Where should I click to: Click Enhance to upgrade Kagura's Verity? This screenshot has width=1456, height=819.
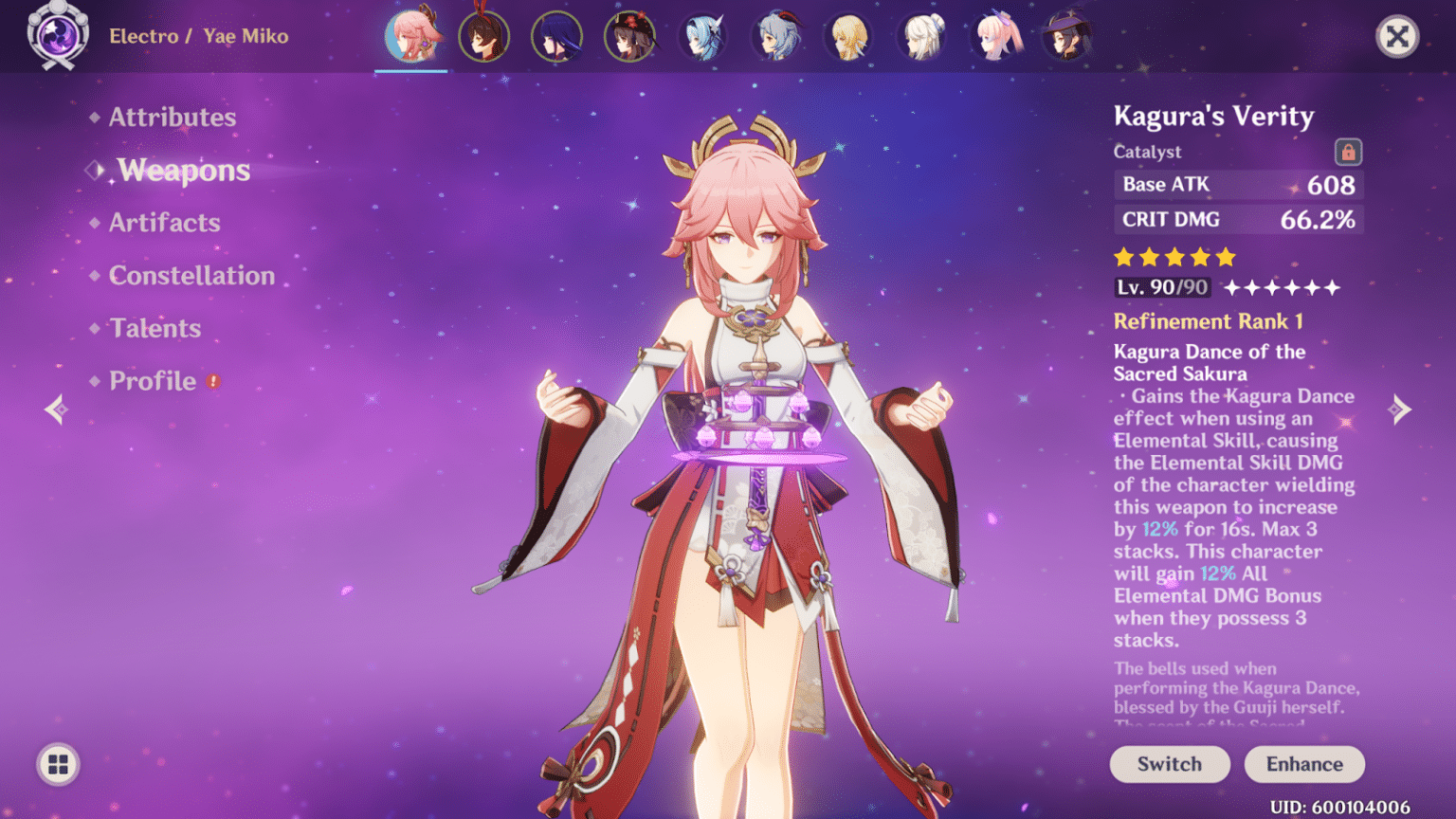(x=1304, y=764)
